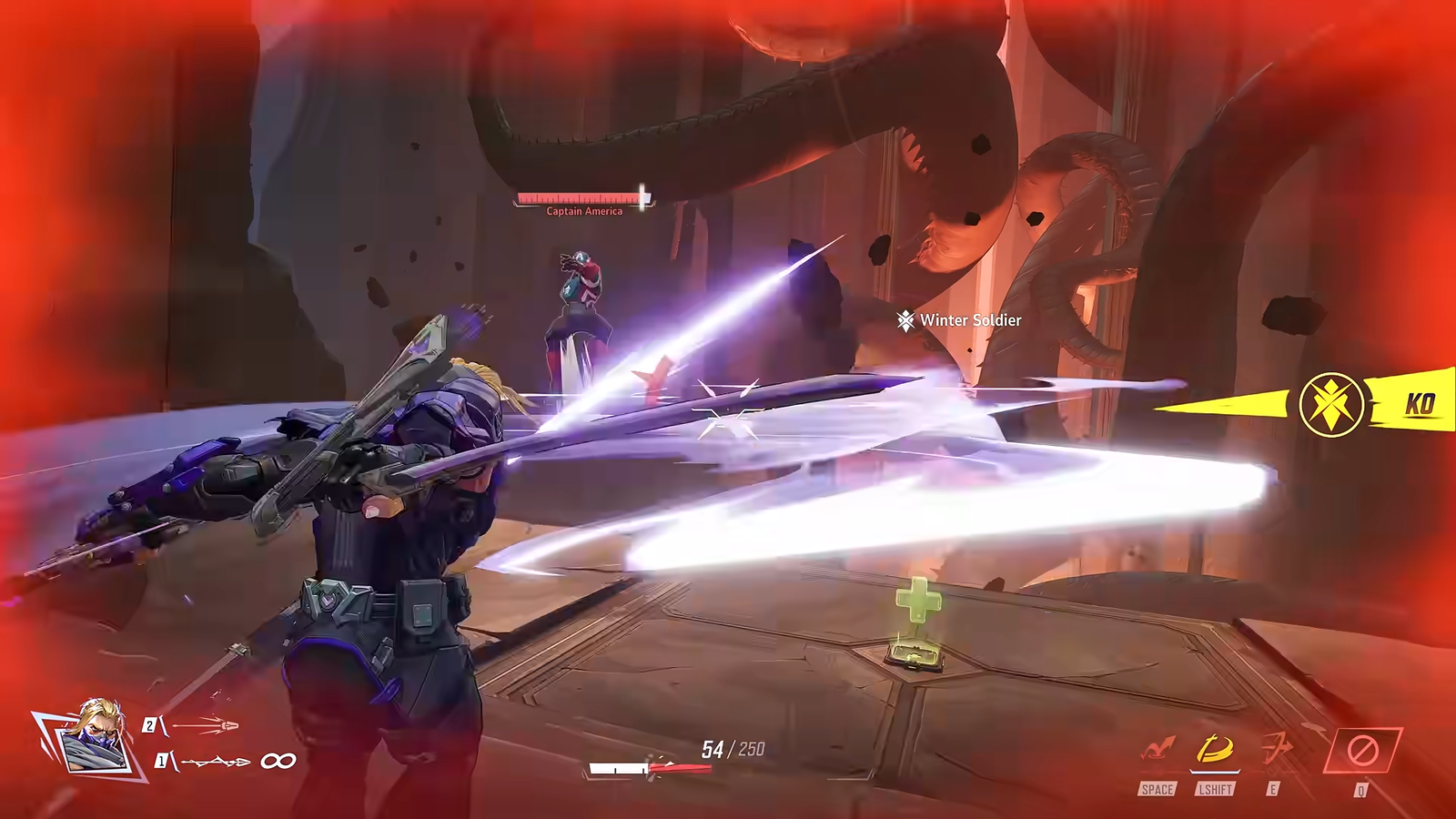Click Captain America's name label
The width and height of the screenshot is (1456, 819).
[583, 210]
